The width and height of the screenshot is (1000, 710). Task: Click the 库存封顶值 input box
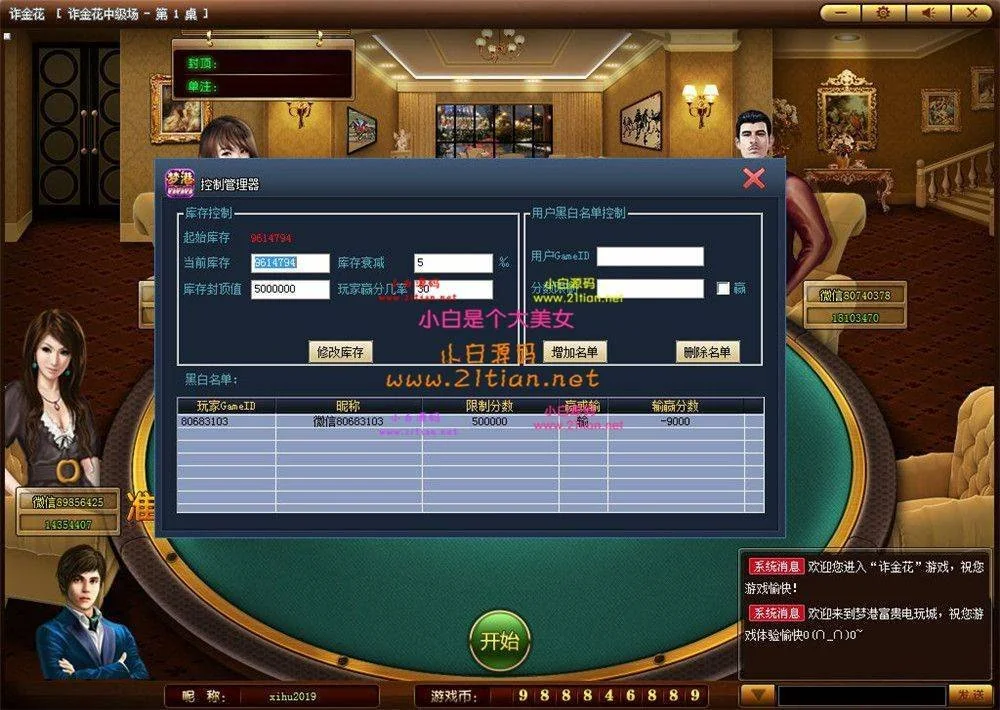[290, 289]
